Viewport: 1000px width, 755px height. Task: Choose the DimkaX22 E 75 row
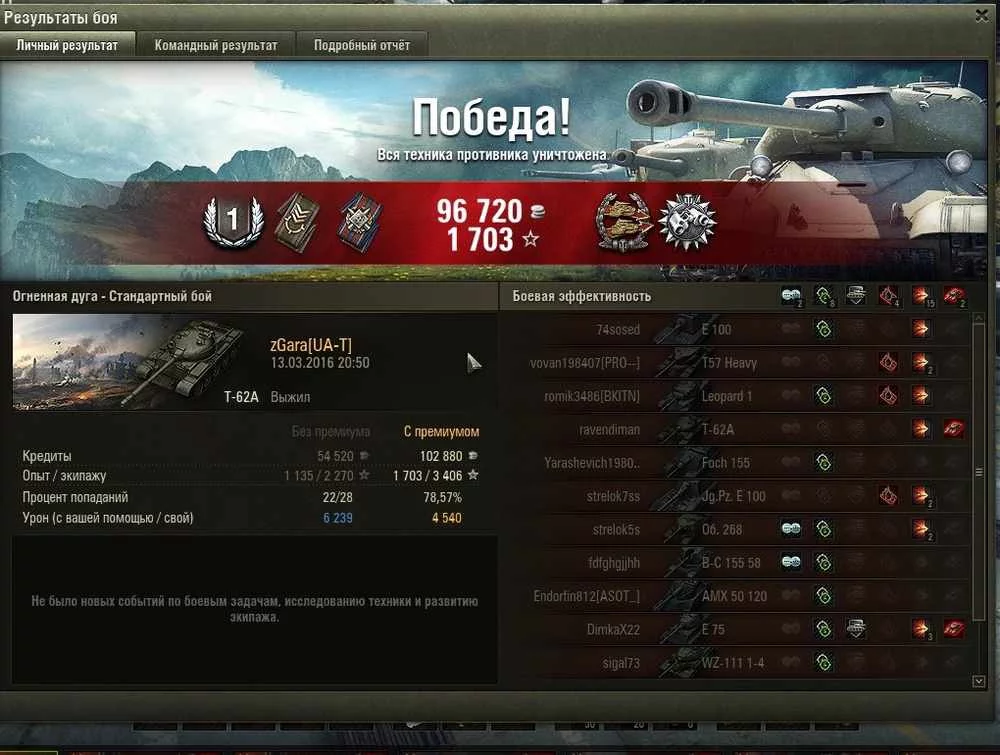[x=735, y=629]
